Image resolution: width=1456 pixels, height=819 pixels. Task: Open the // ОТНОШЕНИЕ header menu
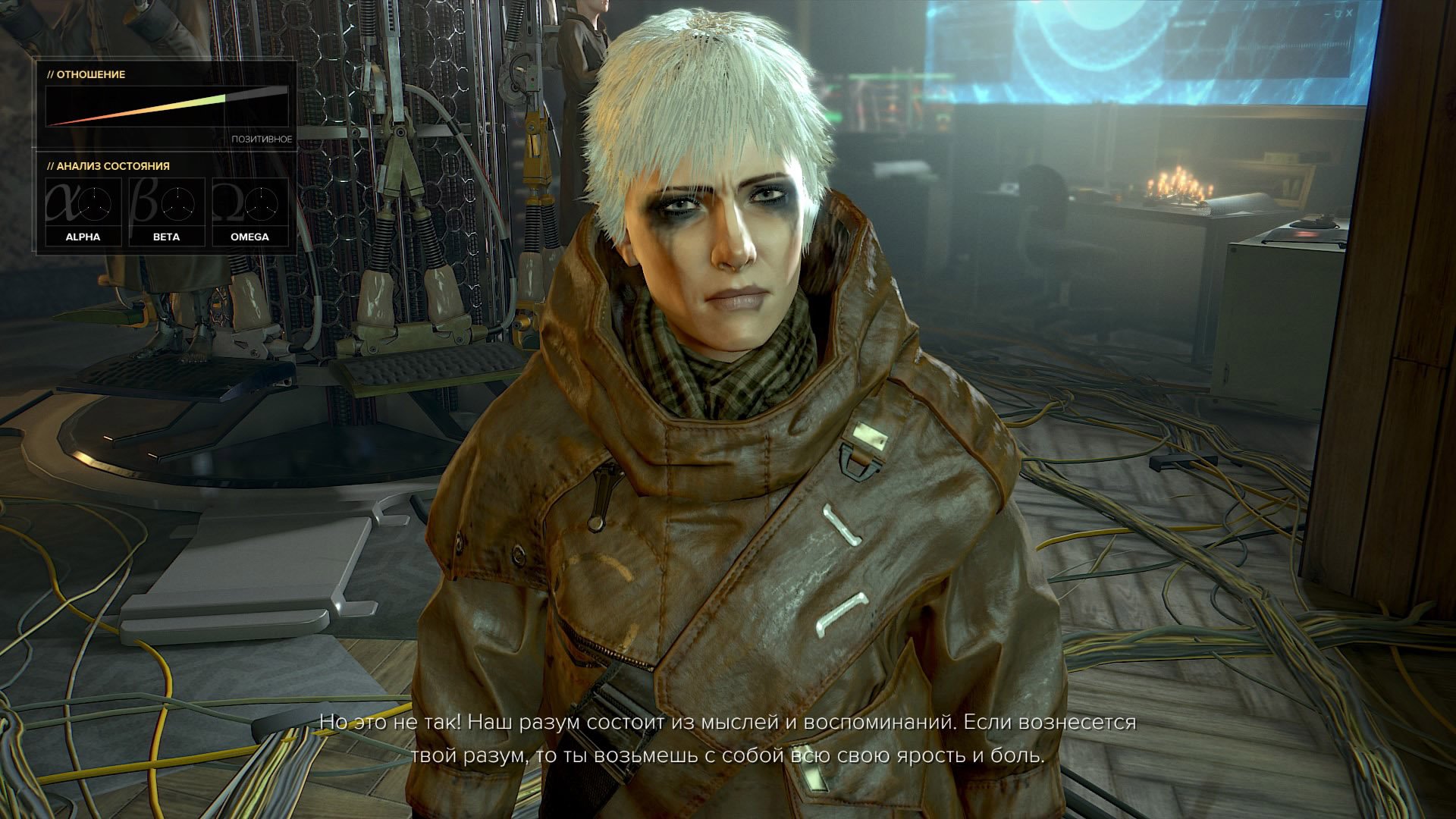pyautogui.click(x=87, y=76)
